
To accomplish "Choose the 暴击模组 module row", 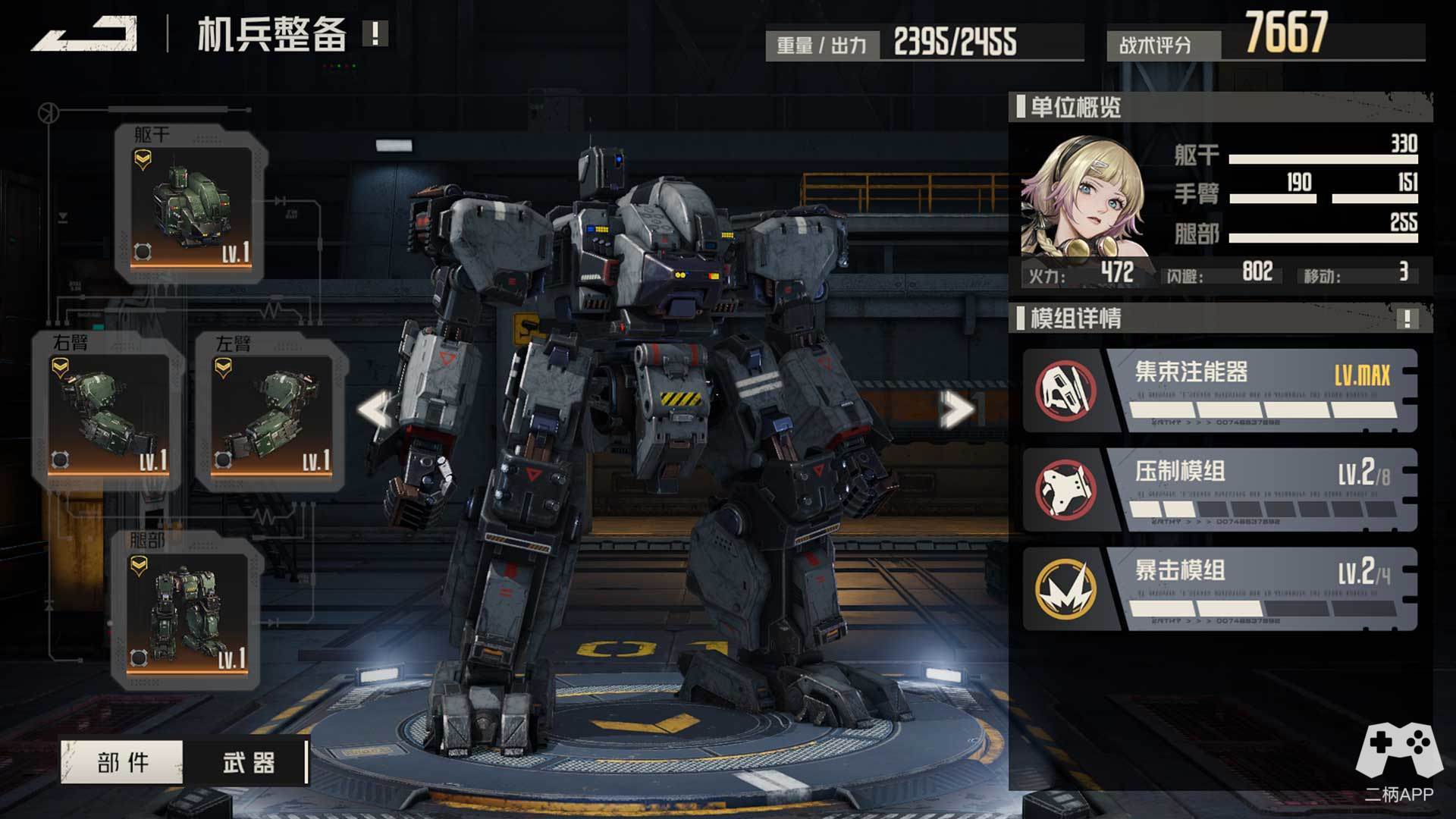I will coord(1220,589).
